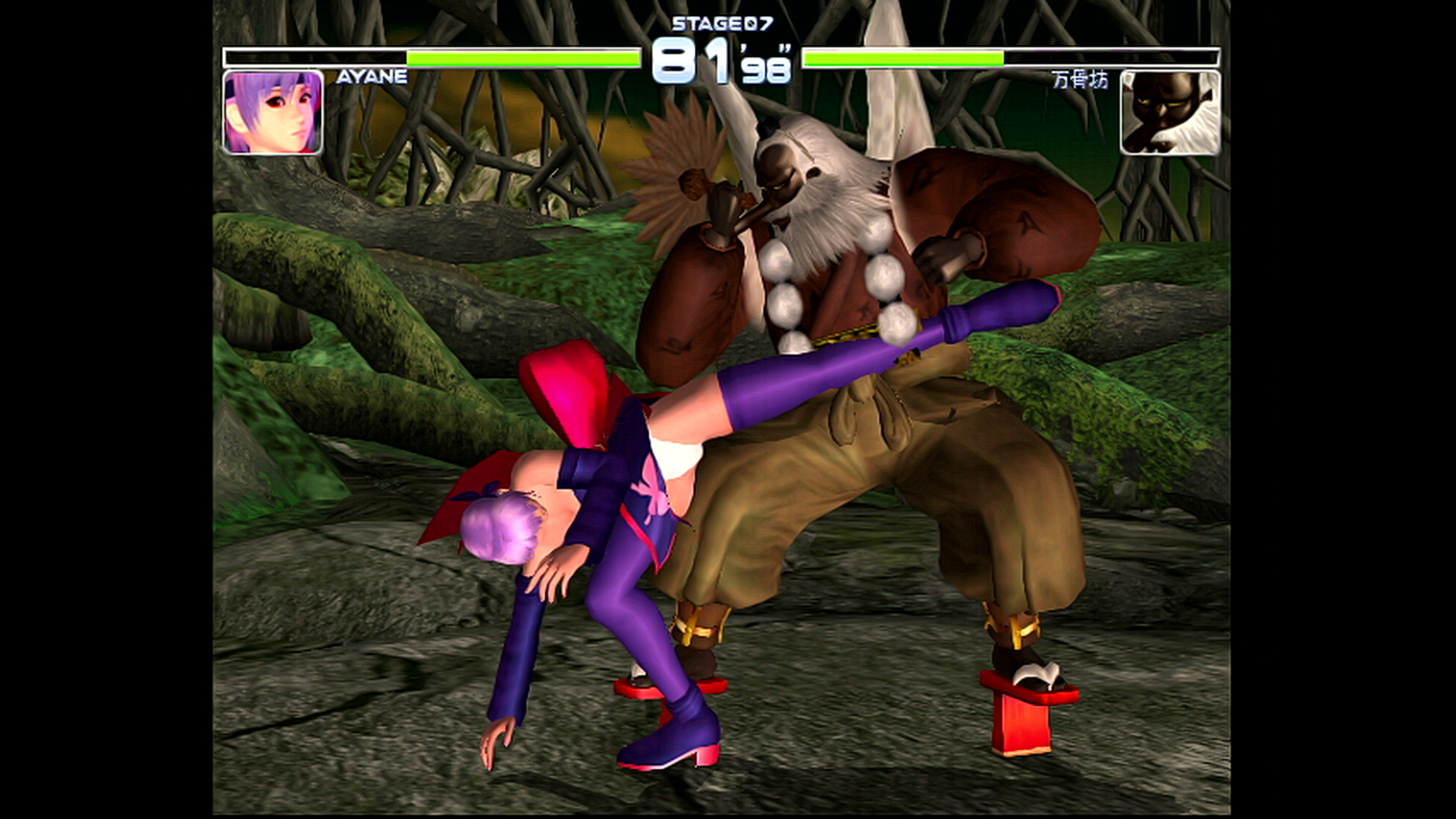The height and width of the screenshot is (819, 1456).
Task: Click the green fill of Ayane's health bar
Action: (x=523, y=56)
